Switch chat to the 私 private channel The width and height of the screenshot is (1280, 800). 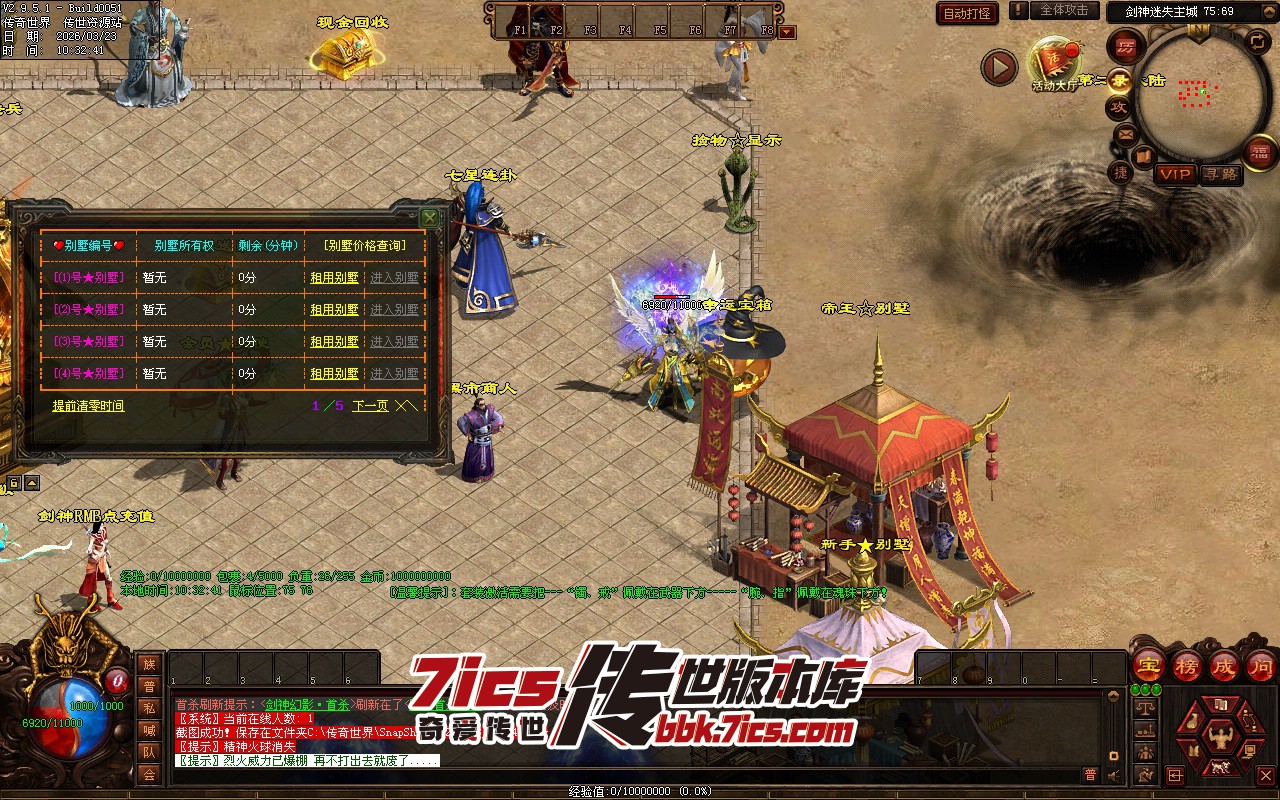point(149,708)
